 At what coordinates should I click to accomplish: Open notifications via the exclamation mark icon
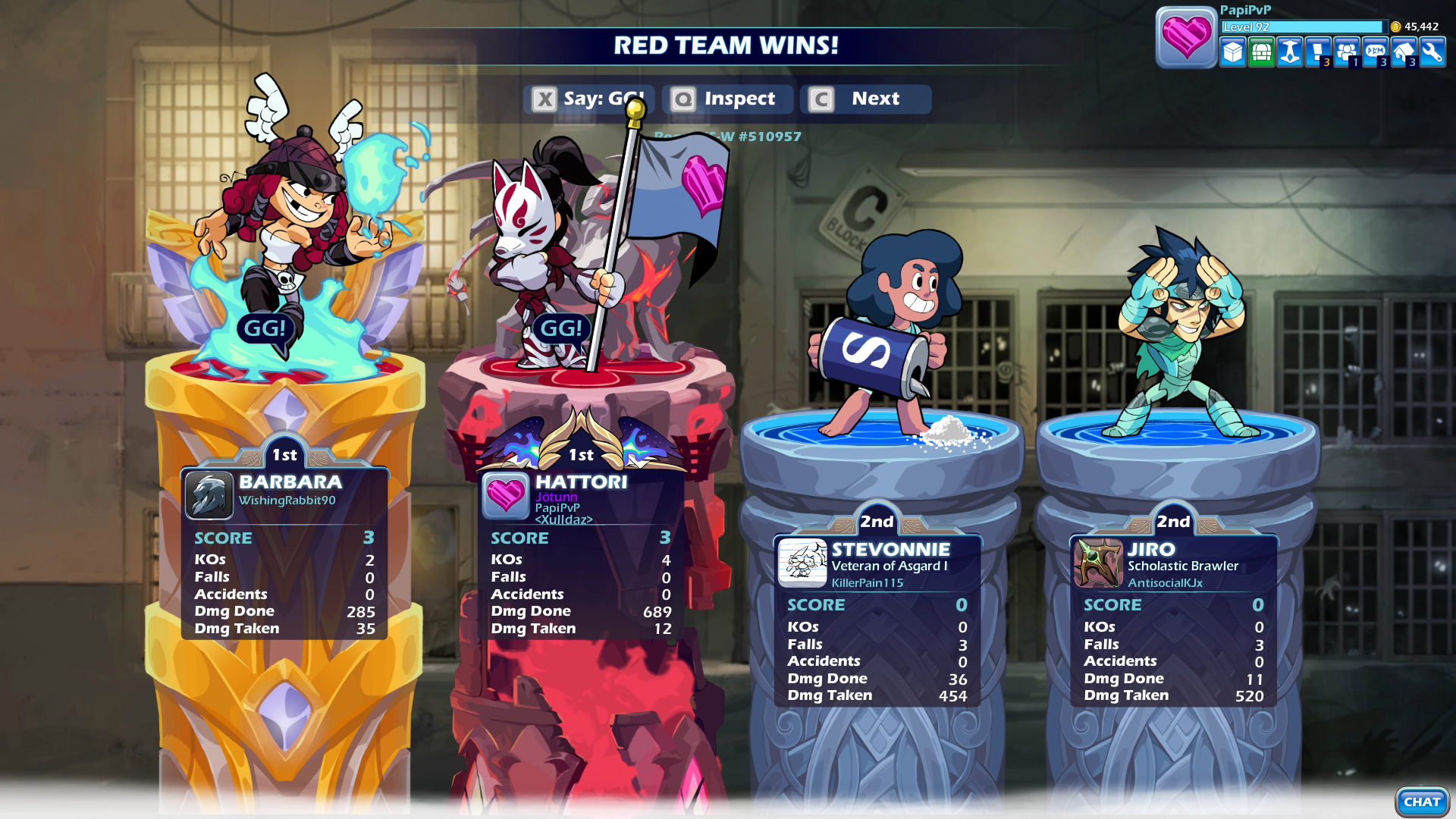pos(1317,50)
